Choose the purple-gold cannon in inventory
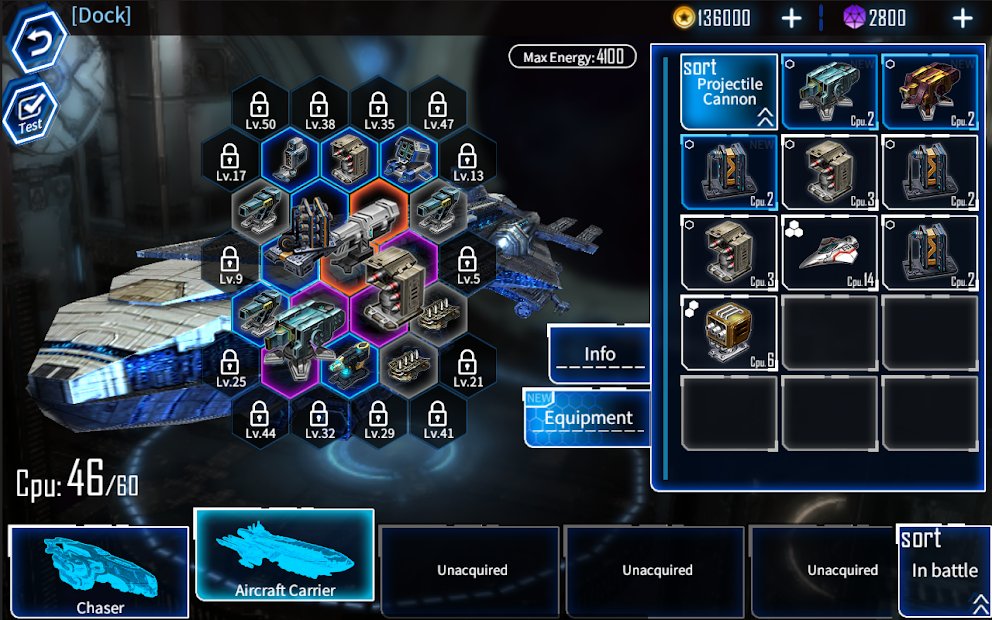Image resolution: width=992 pixels, height=620 pixels. coord(930,92)
